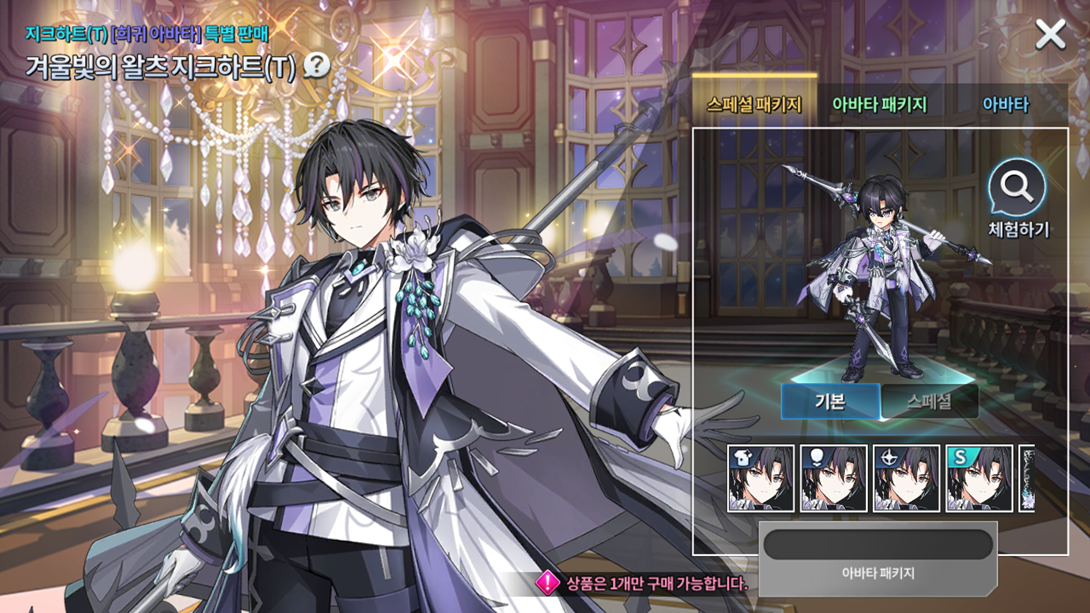
Task: Choose the crosshair portrait thumbnail
Action: pos(906,479)
